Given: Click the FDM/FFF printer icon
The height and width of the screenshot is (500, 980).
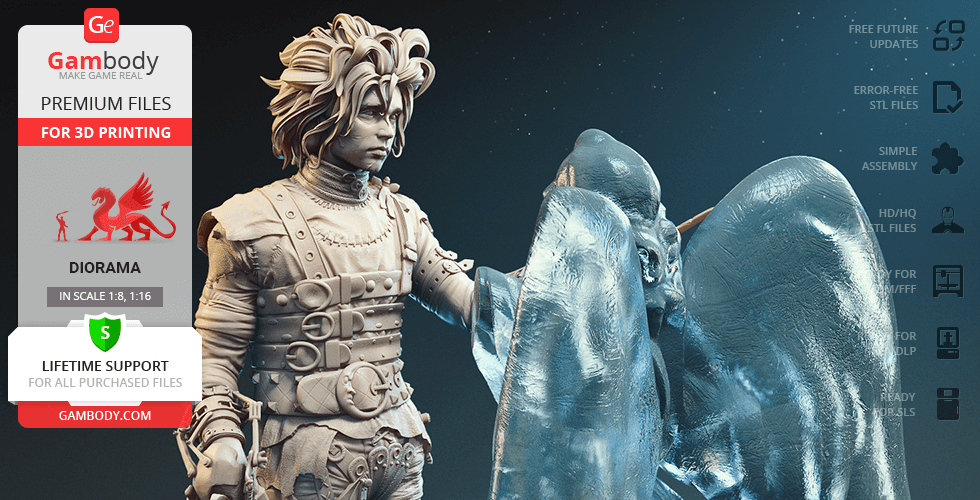Looking at the screenshot, I should point(947,281).
